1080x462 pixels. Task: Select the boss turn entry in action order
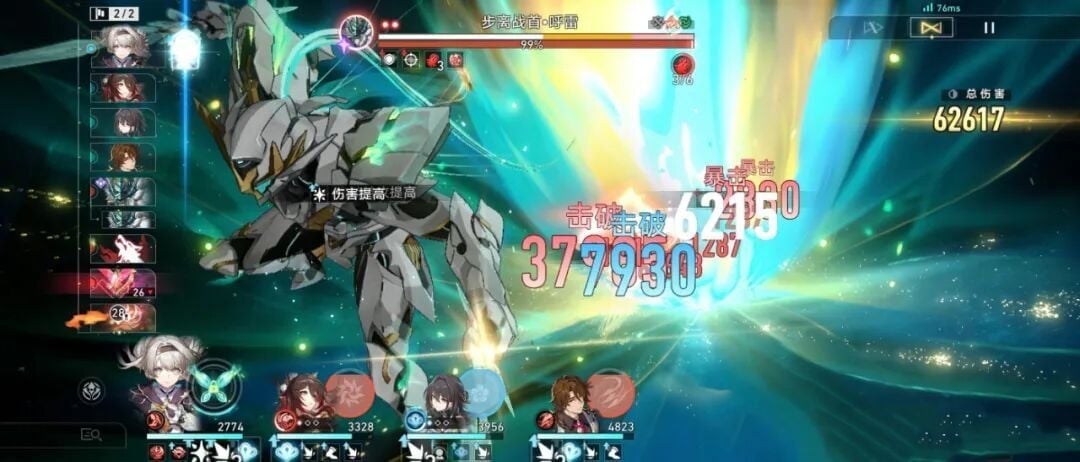tap(125, 190)
